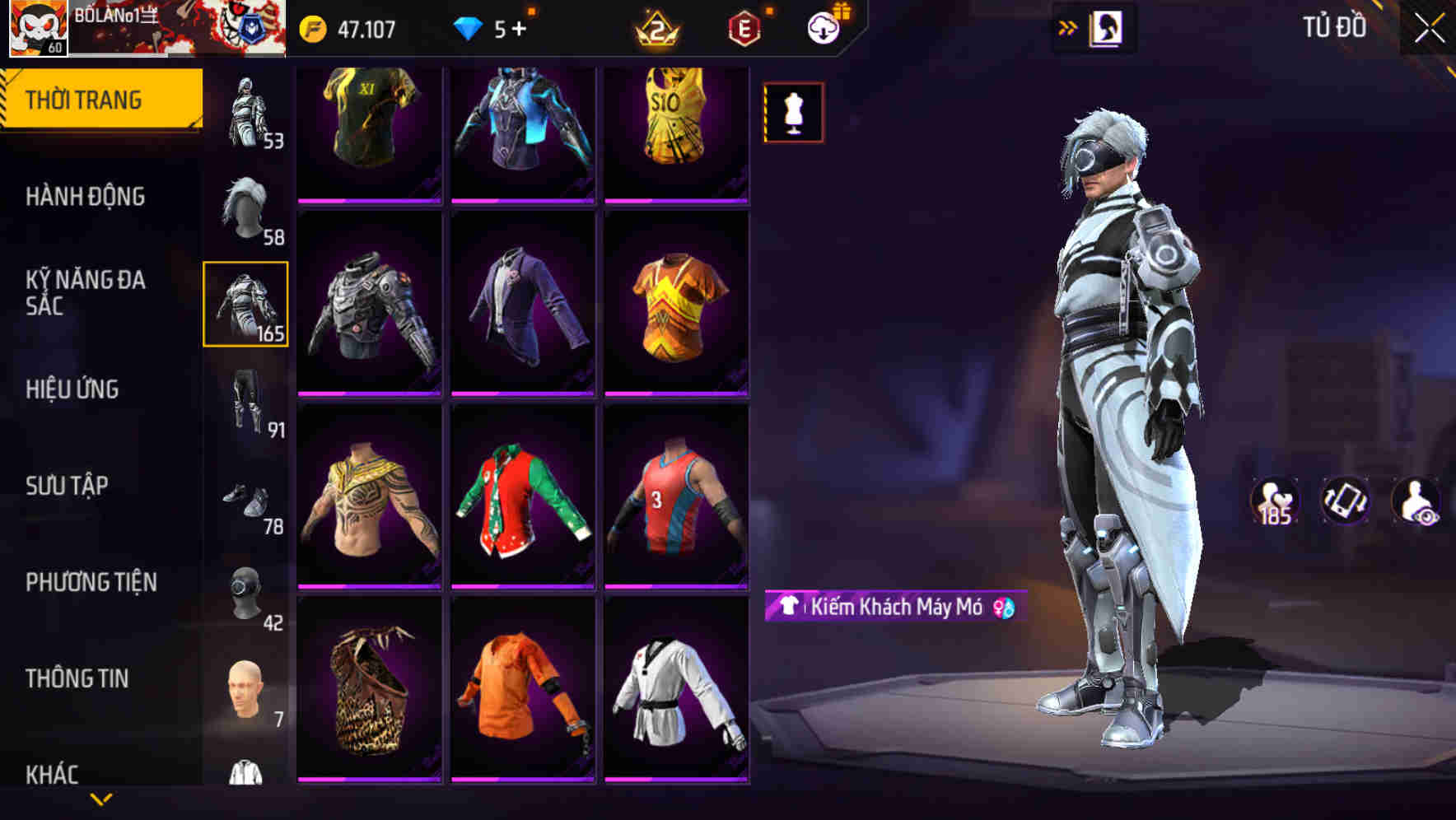Expand the sidebar with the down chevron below KHÁC

tap(100, 799)
